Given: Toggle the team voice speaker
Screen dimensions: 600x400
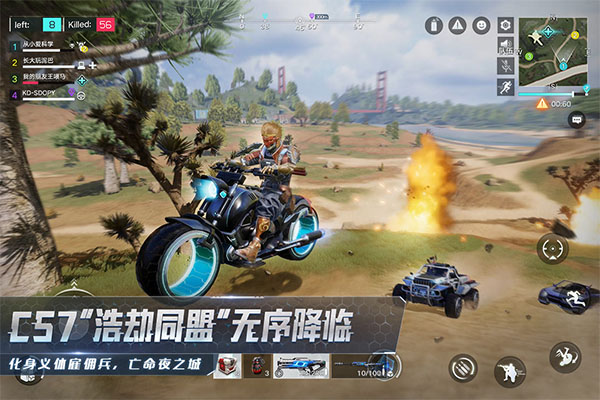Looking at the screenshot, I should point(506,46).
